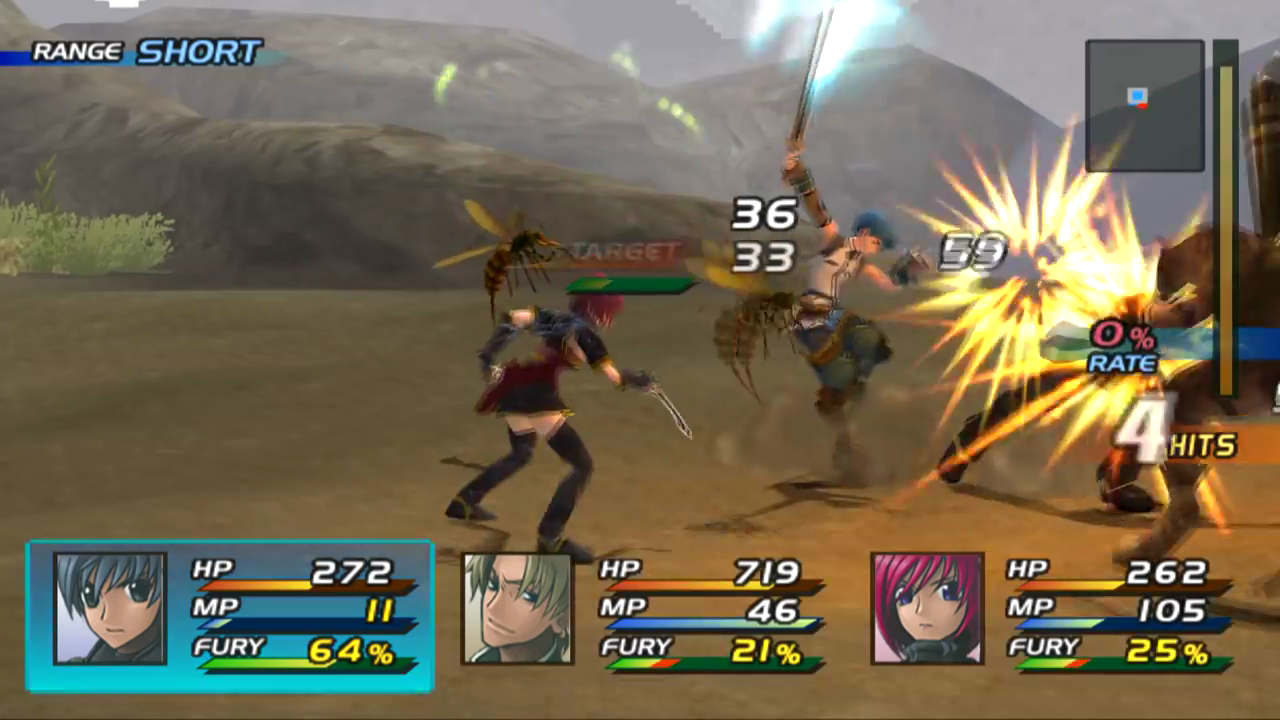This screenshot has height=720, width=1280.
Task: Click the battle minimap radar
Action: coord(1144,105)
